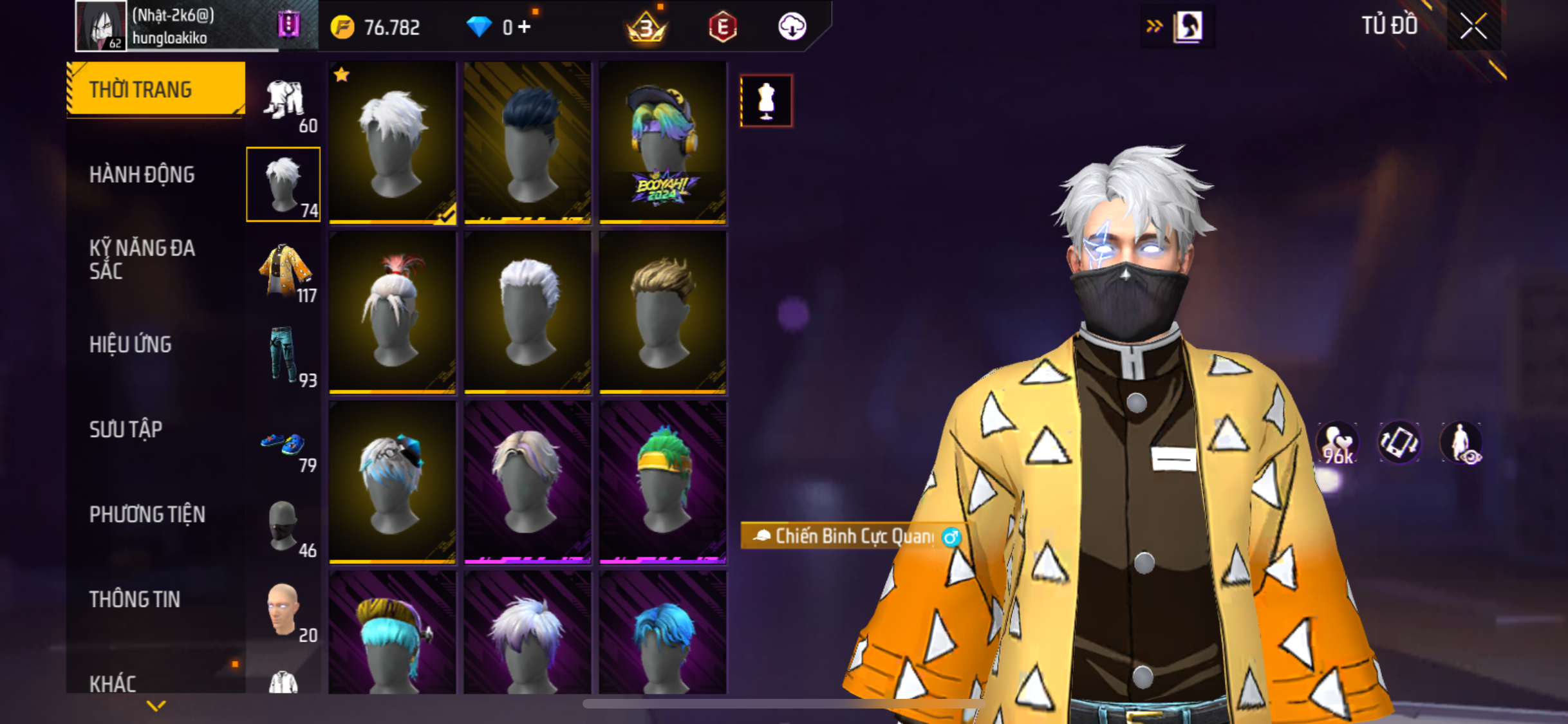Pick the dark navy blue hairstyle
The width and height of the screenshot is (1568, 724).
527,143
